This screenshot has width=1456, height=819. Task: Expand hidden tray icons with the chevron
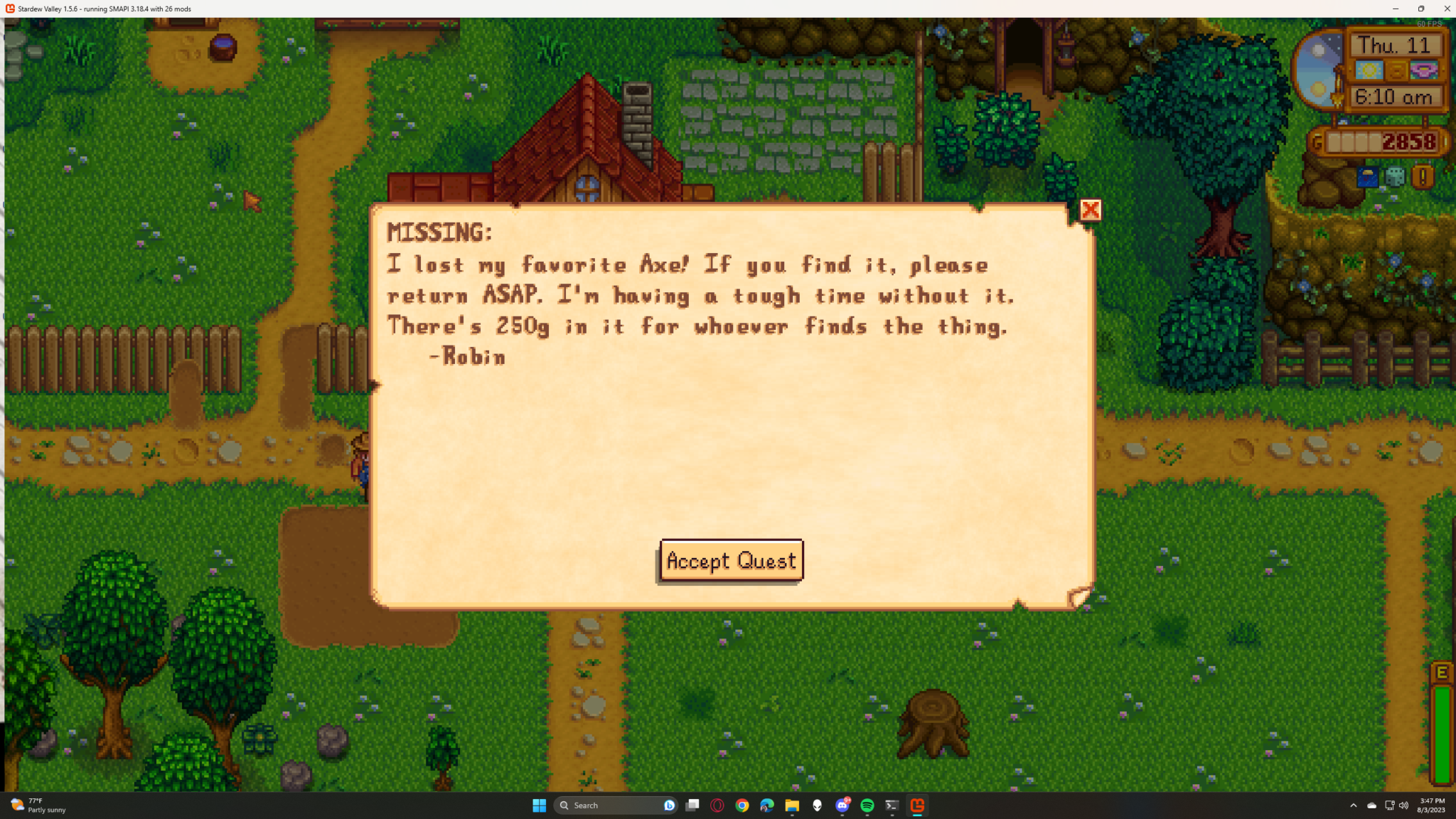tap(1353, 805)
